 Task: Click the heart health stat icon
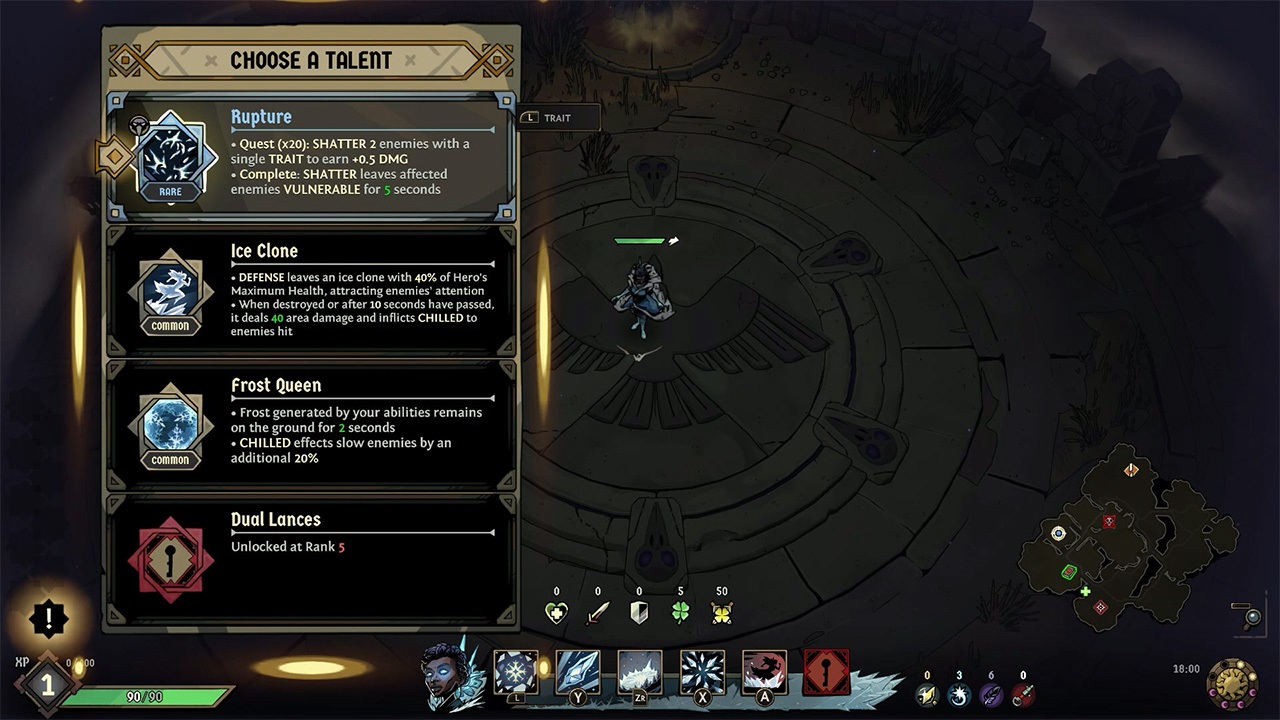(x=556, y=611)
